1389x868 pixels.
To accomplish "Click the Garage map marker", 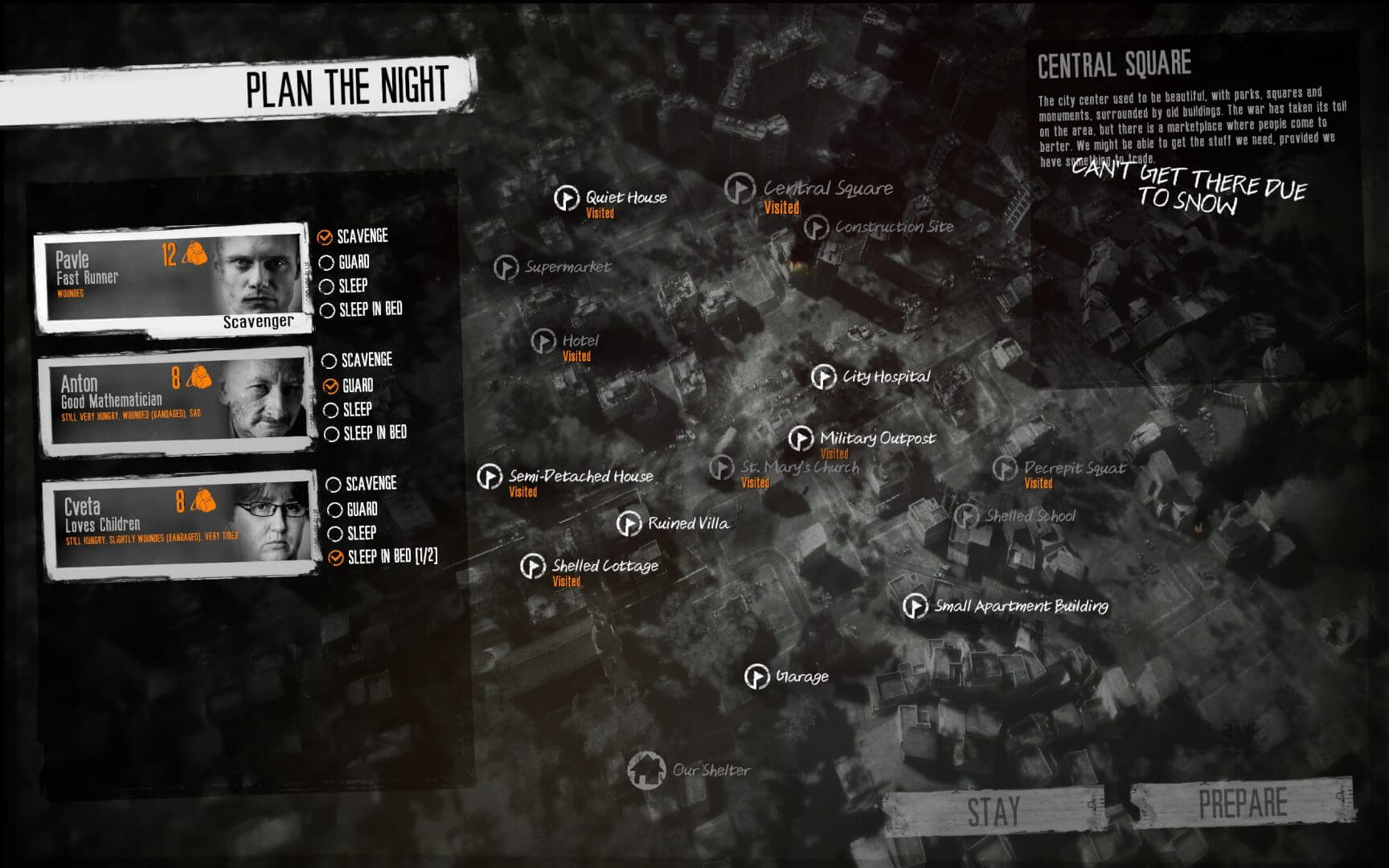I will click(756, 677).
